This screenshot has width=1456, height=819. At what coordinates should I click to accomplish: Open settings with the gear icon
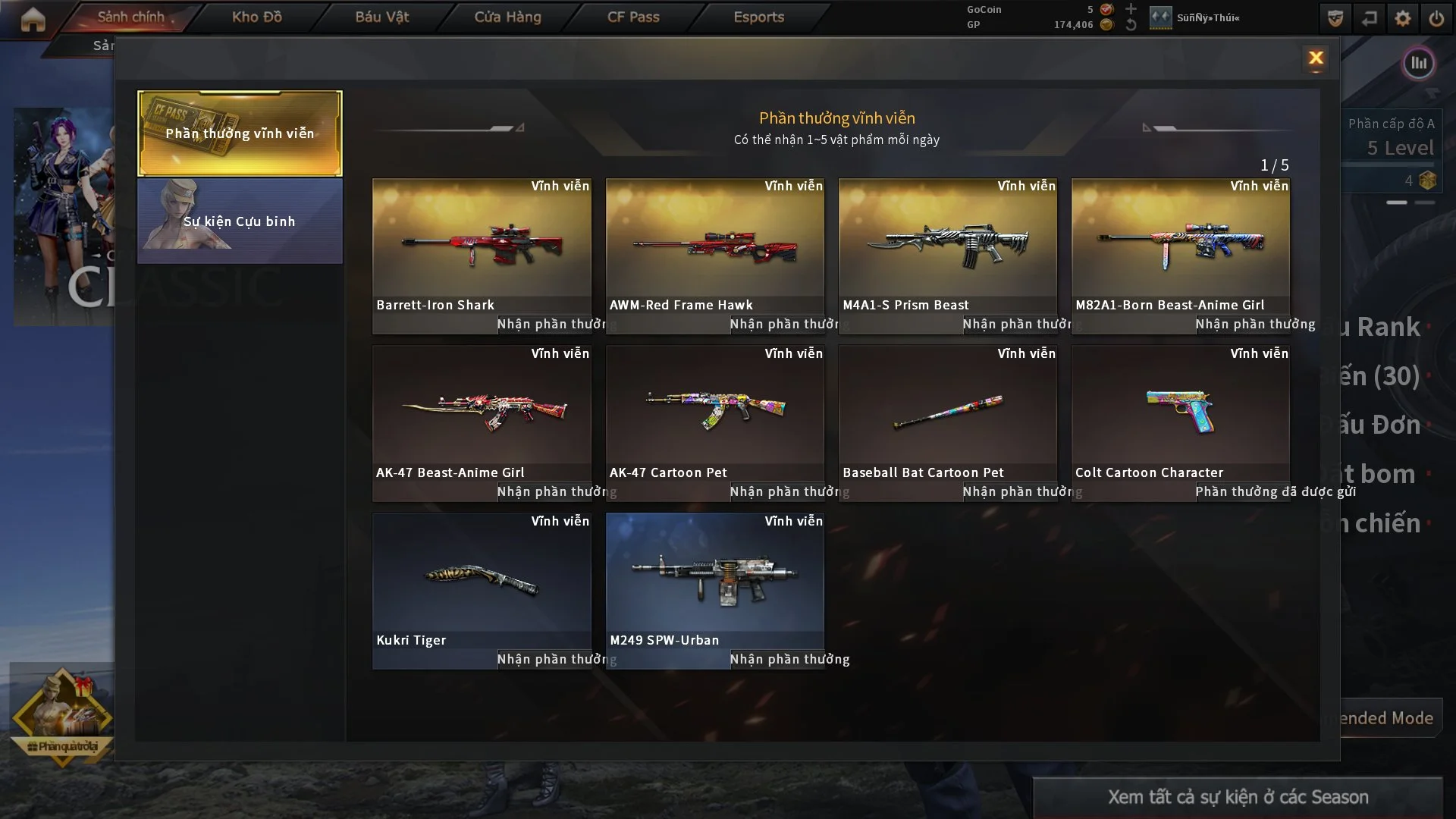[x=1403, y=18]
